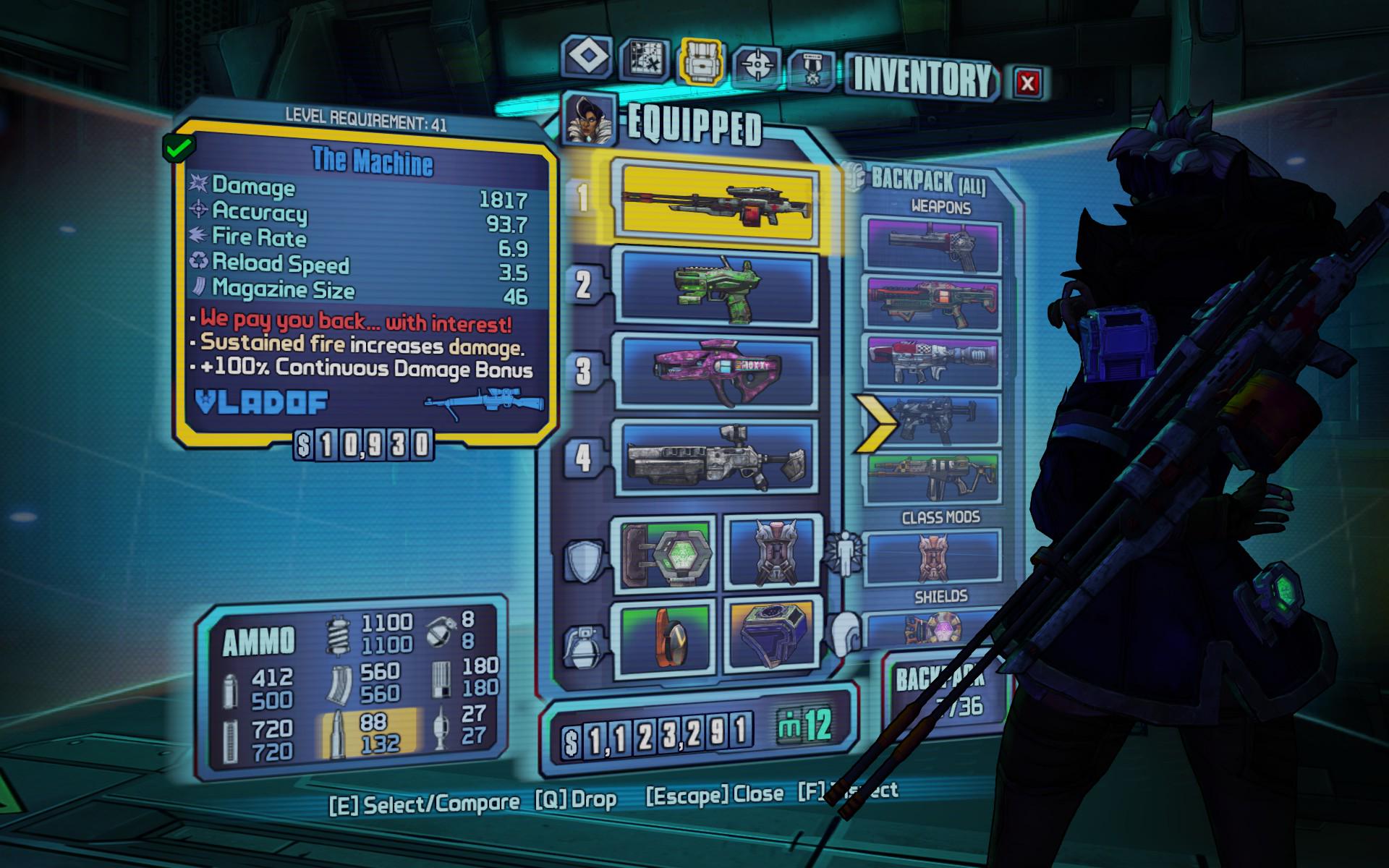Select the grey launcher in slot 4

(715, 457)
